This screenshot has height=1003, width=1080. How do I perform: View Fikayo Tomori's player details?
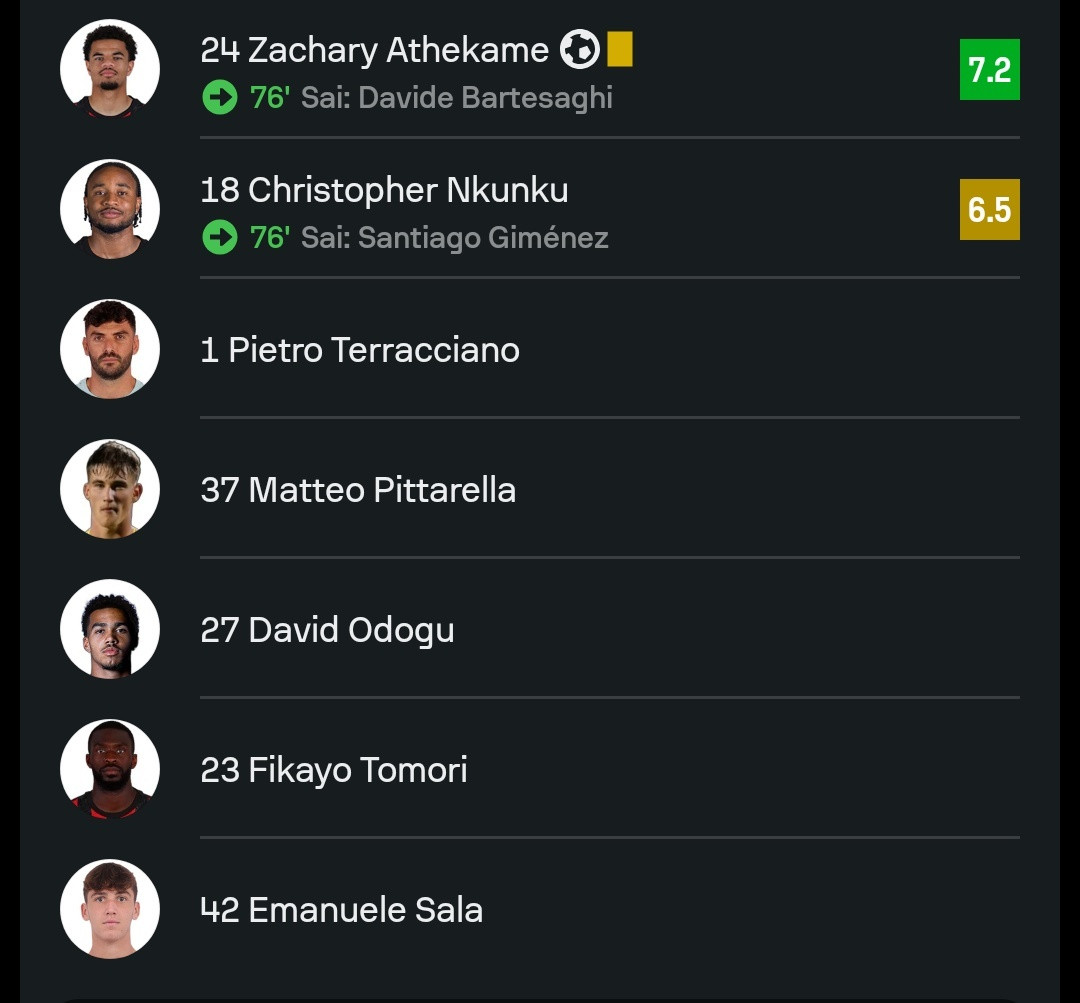[x=334, y=770]
